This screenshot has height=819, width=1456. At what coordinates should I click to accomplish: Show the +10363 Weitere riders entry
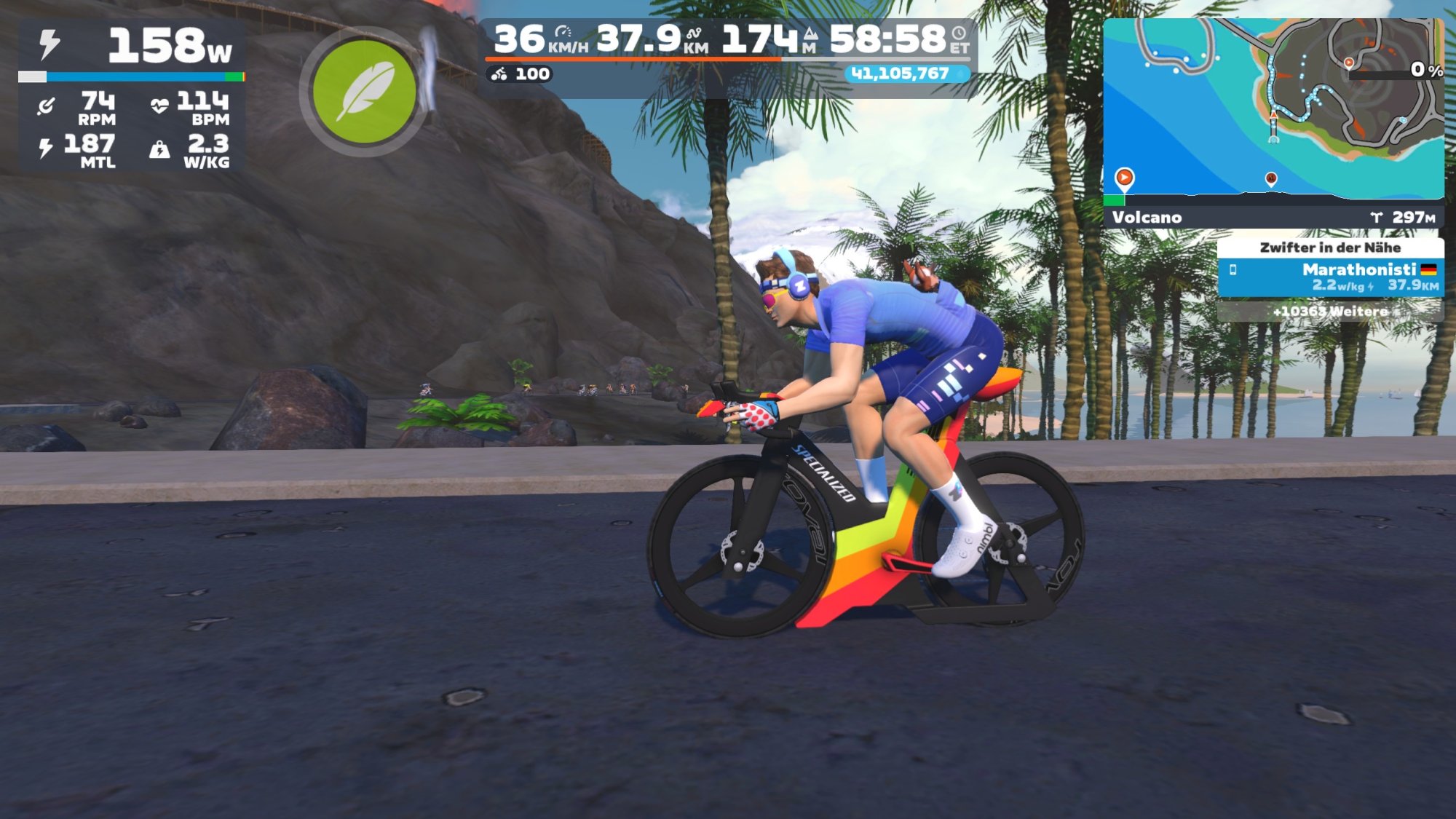[1330, 311]
